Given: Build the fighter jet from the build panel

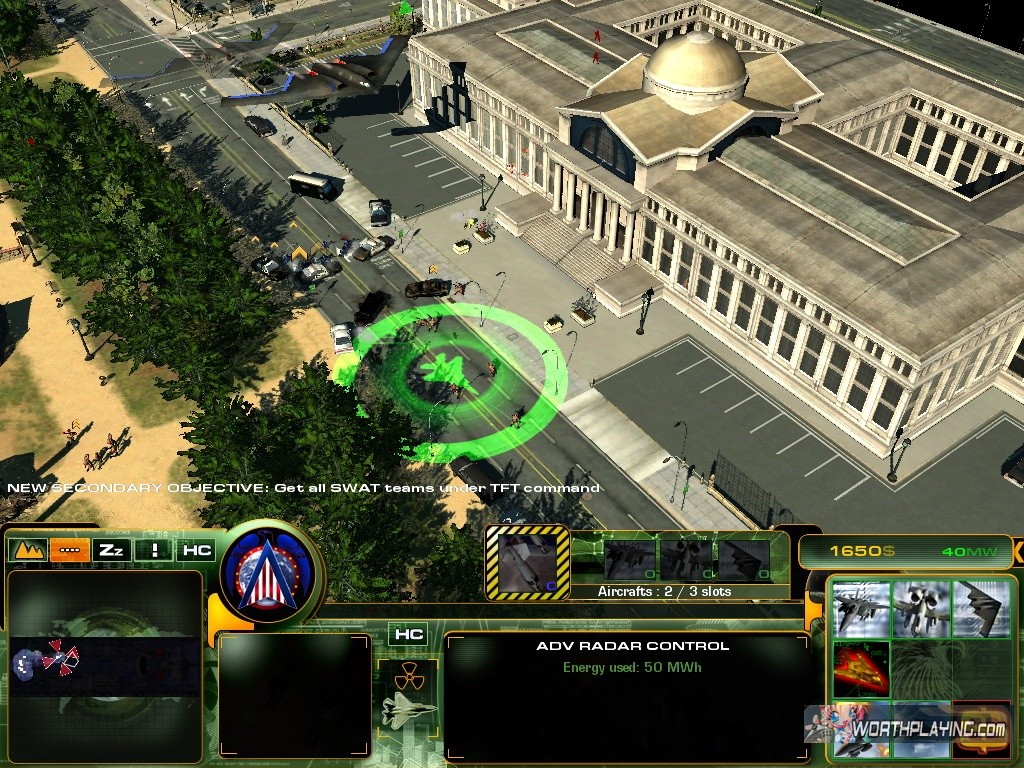Looking at the screenshot, I should 861,607.
